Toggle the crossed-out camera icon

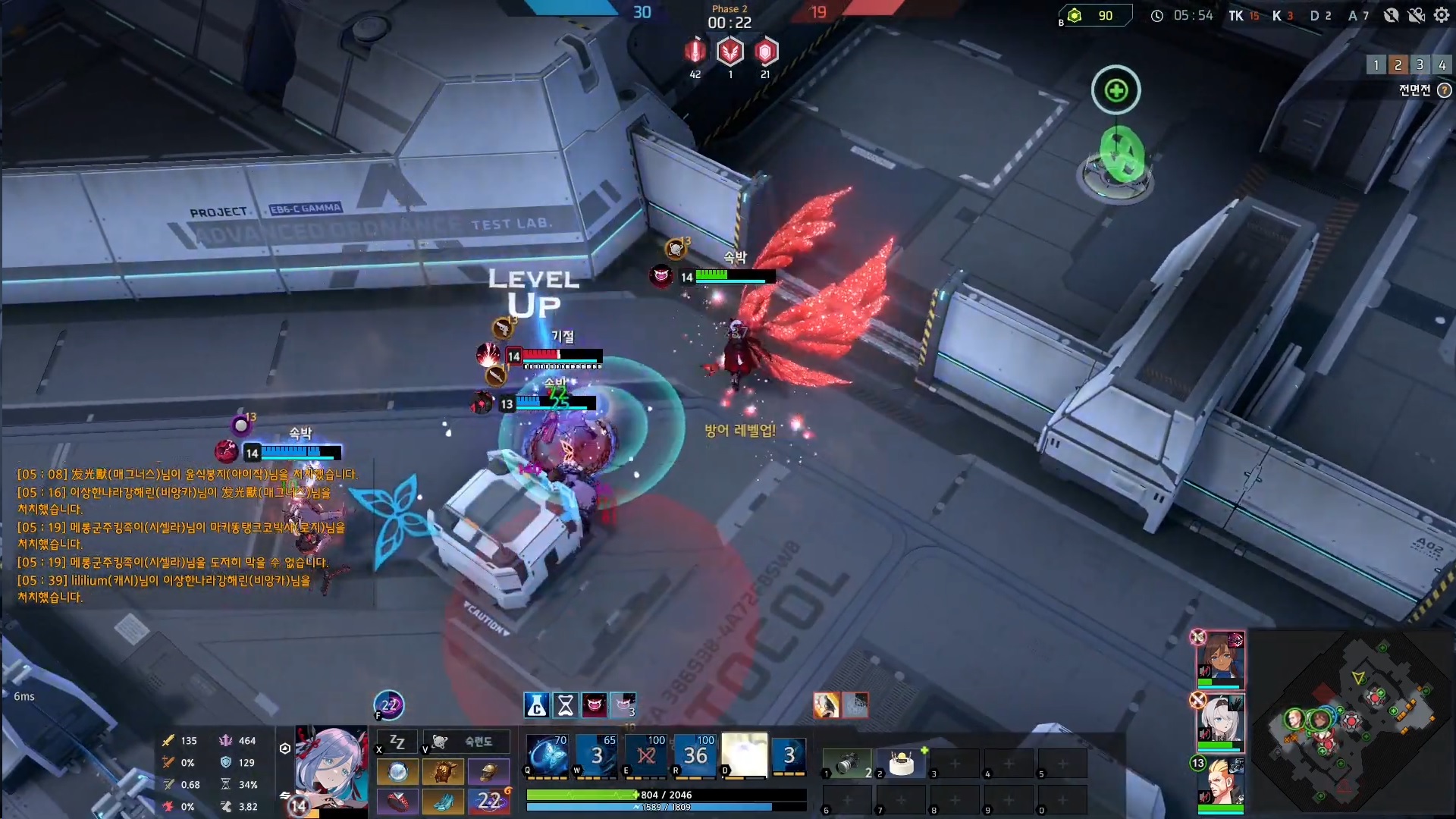(x=1416, y=15)
